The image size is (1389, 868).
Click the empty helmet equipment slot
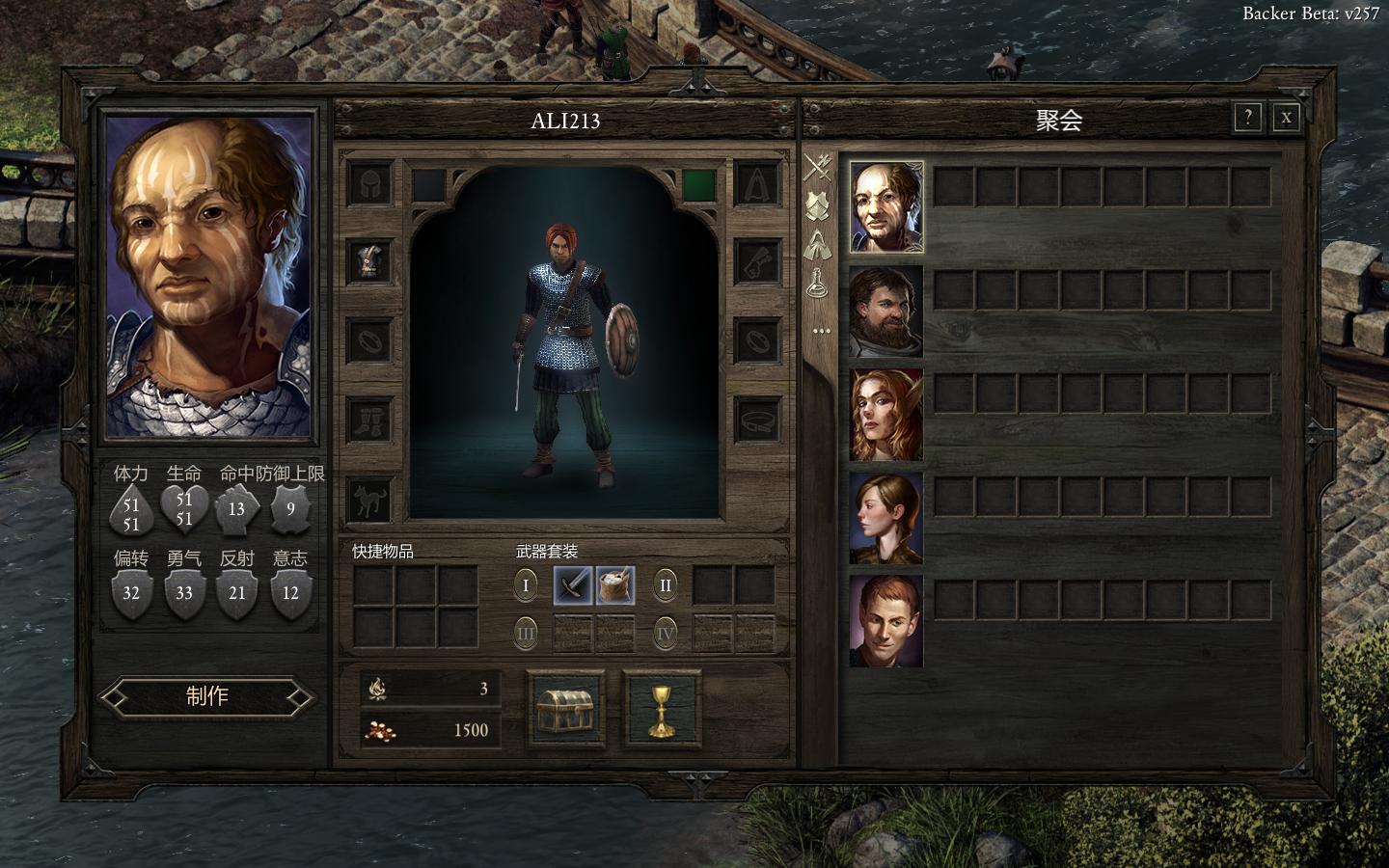pos(369,182)
